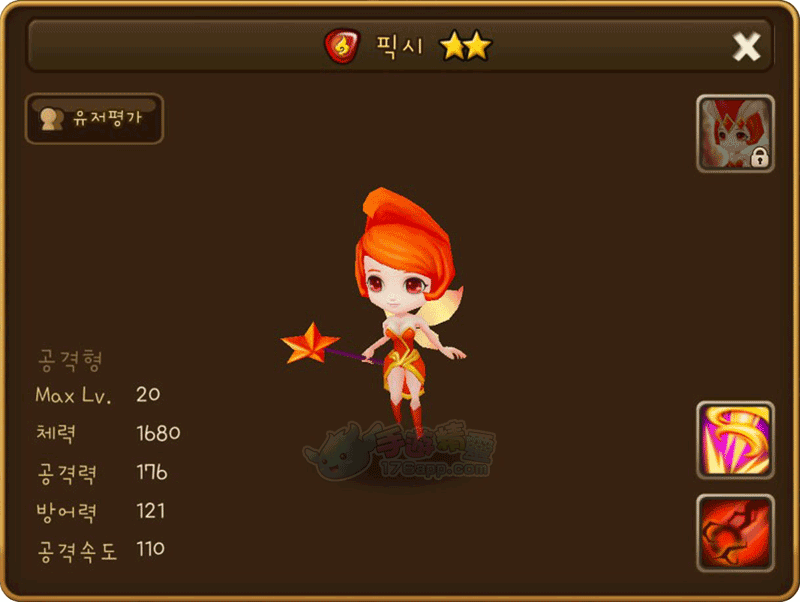Select the yellow swirl skill icon
This screenshot has height=602, width=800.
point(735,440)
